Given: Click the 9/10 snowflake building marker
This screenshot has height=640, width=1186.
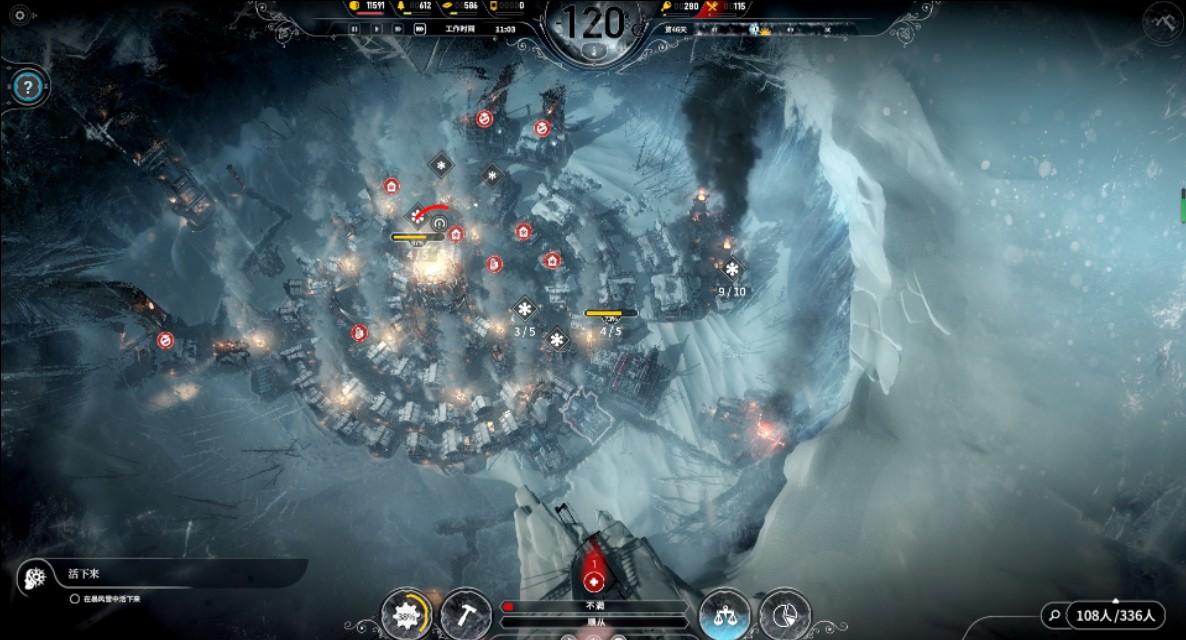Looking at the screenshot, I should [732, 270].
